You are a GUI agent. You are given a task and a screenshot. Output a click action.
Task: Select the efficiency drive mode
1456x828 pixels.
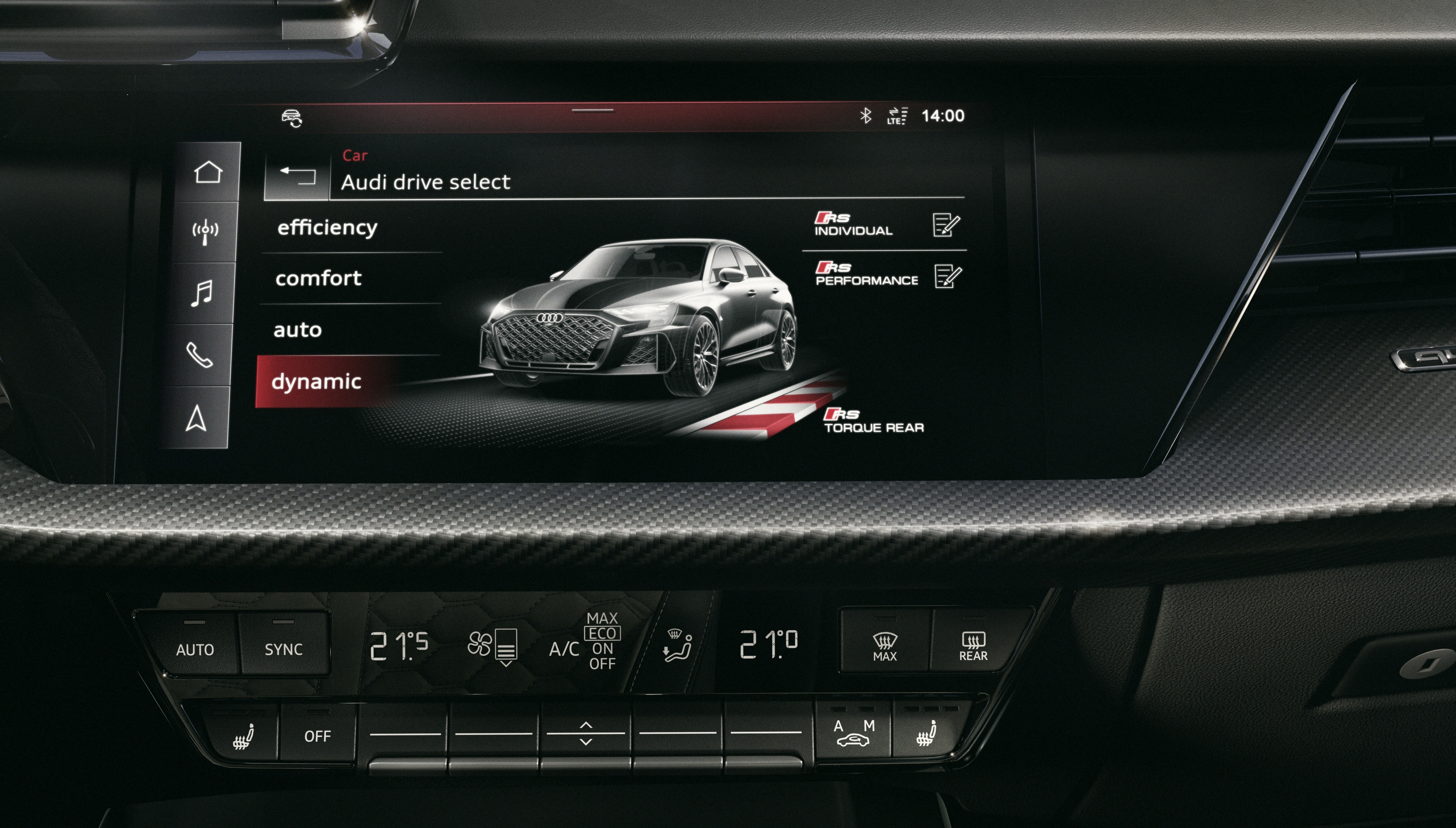coord(327,228)
